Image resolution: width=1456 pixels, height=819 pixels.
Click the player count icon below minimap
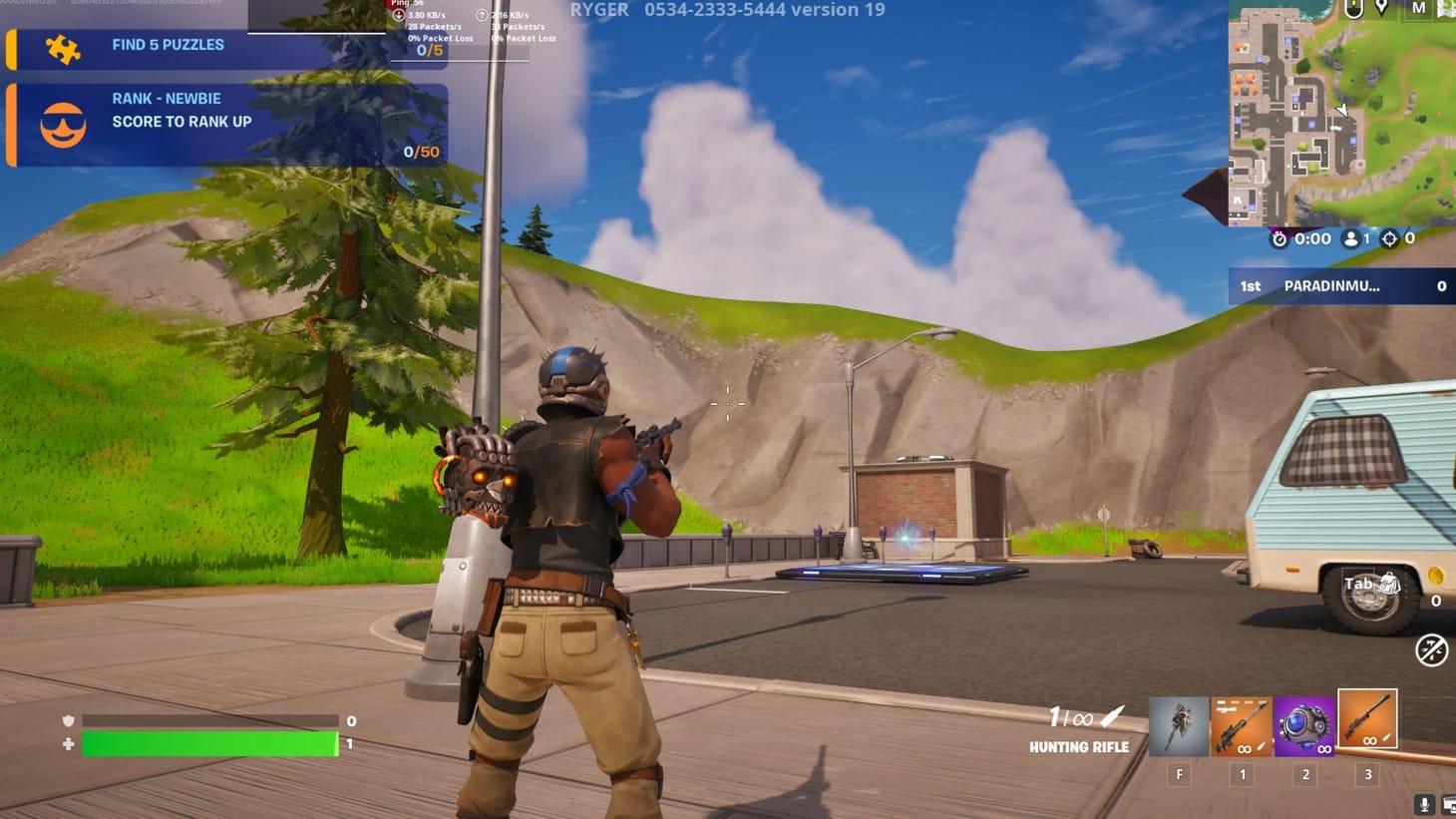pos(1349,238)
